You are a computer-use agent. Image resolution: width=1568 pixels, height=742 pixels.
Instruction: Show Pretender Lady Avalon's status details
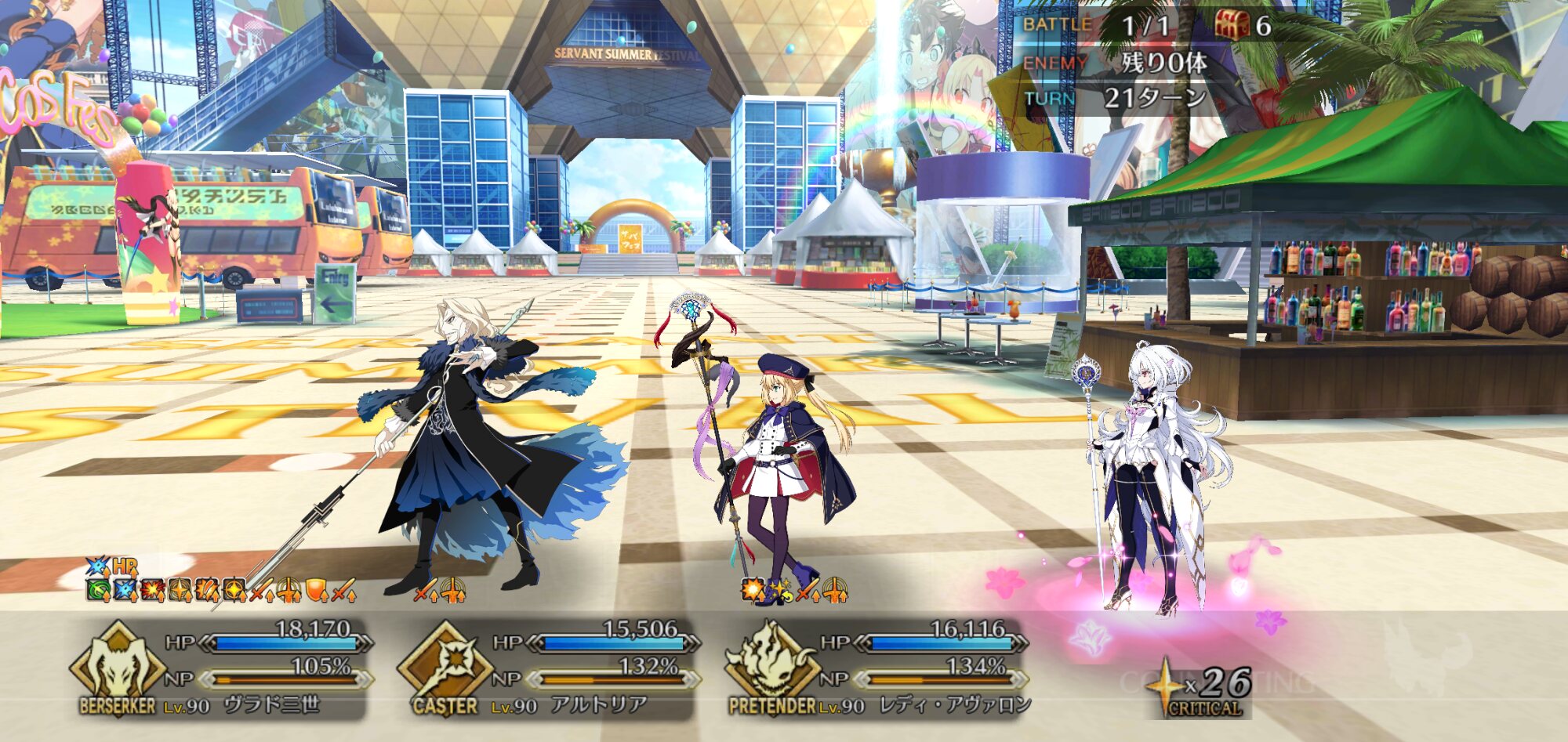coord(925,668)
